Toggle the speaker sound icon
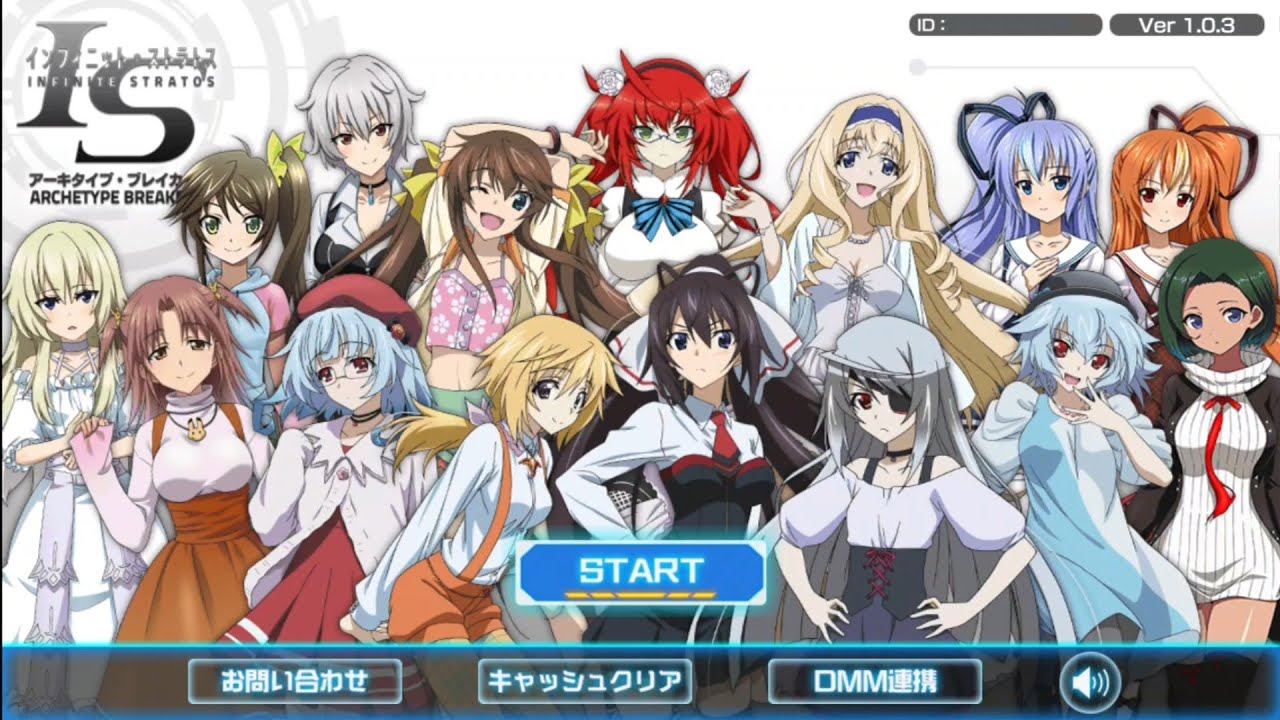The height and width of the screenshot is (720, 1280). (x=1089, y=683)
